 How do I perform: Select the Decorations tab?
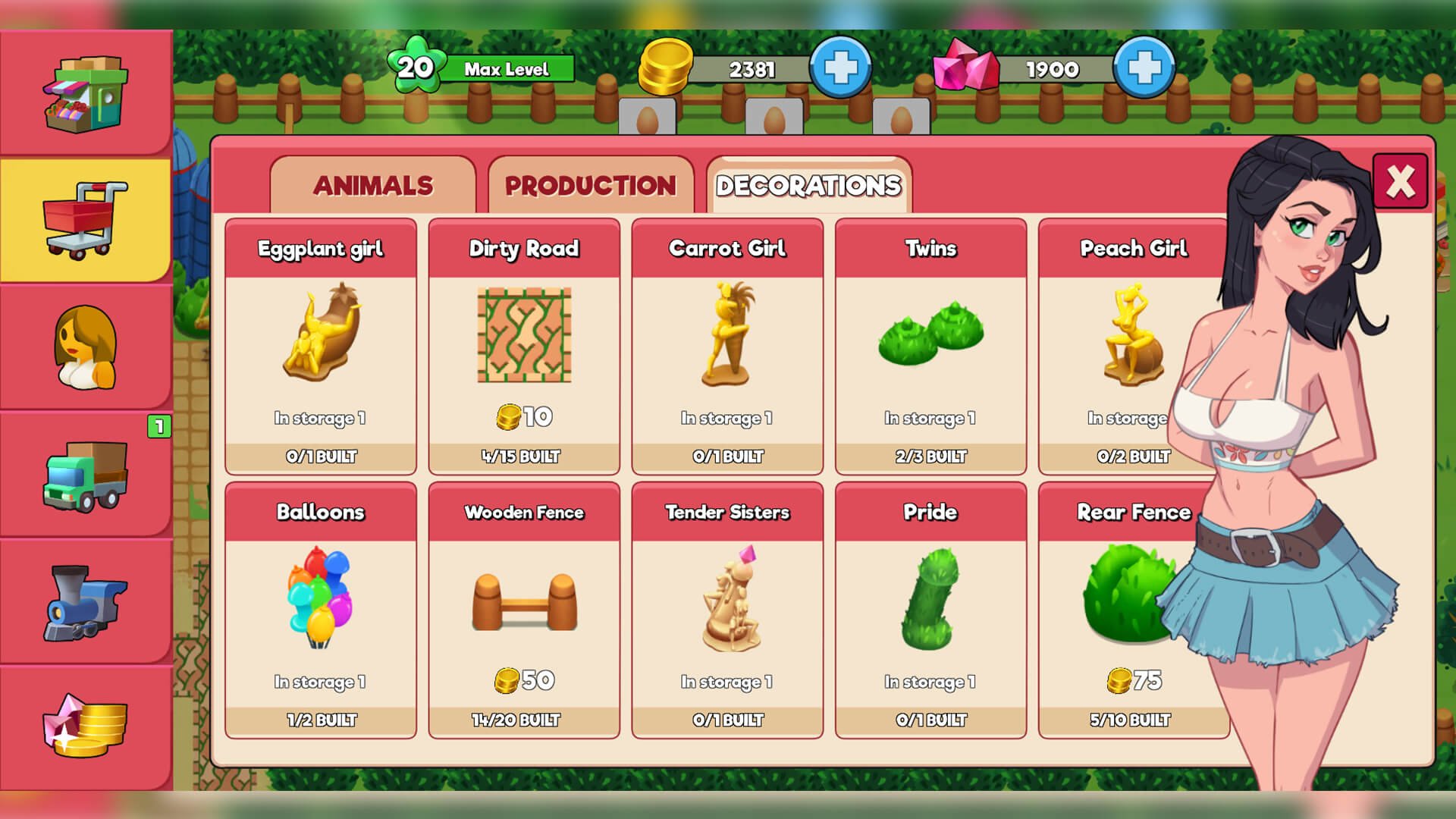click(808, 186)
